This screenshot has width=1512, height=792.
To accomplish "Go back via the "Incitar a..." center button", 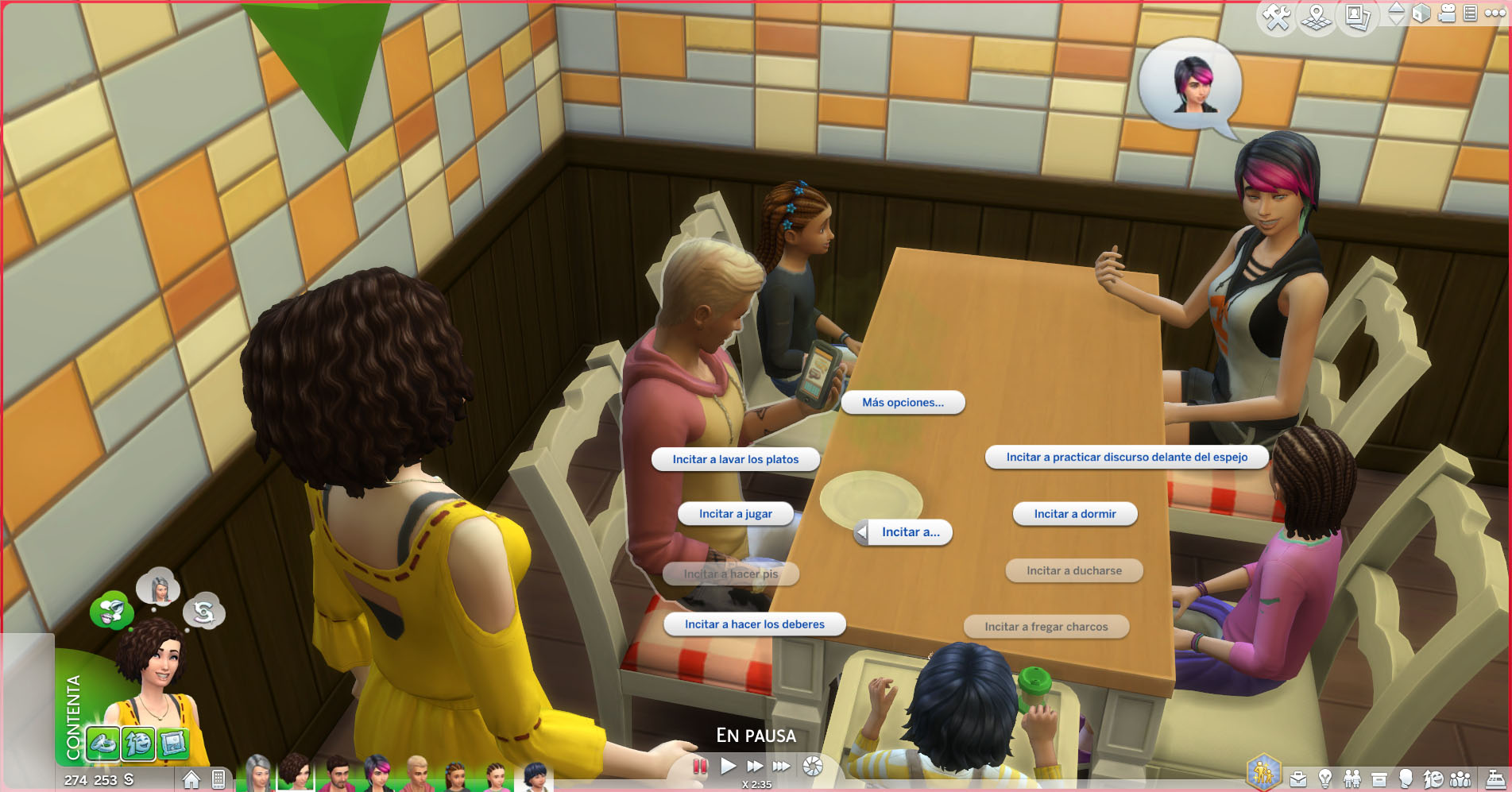I will [x=904, y=532].
